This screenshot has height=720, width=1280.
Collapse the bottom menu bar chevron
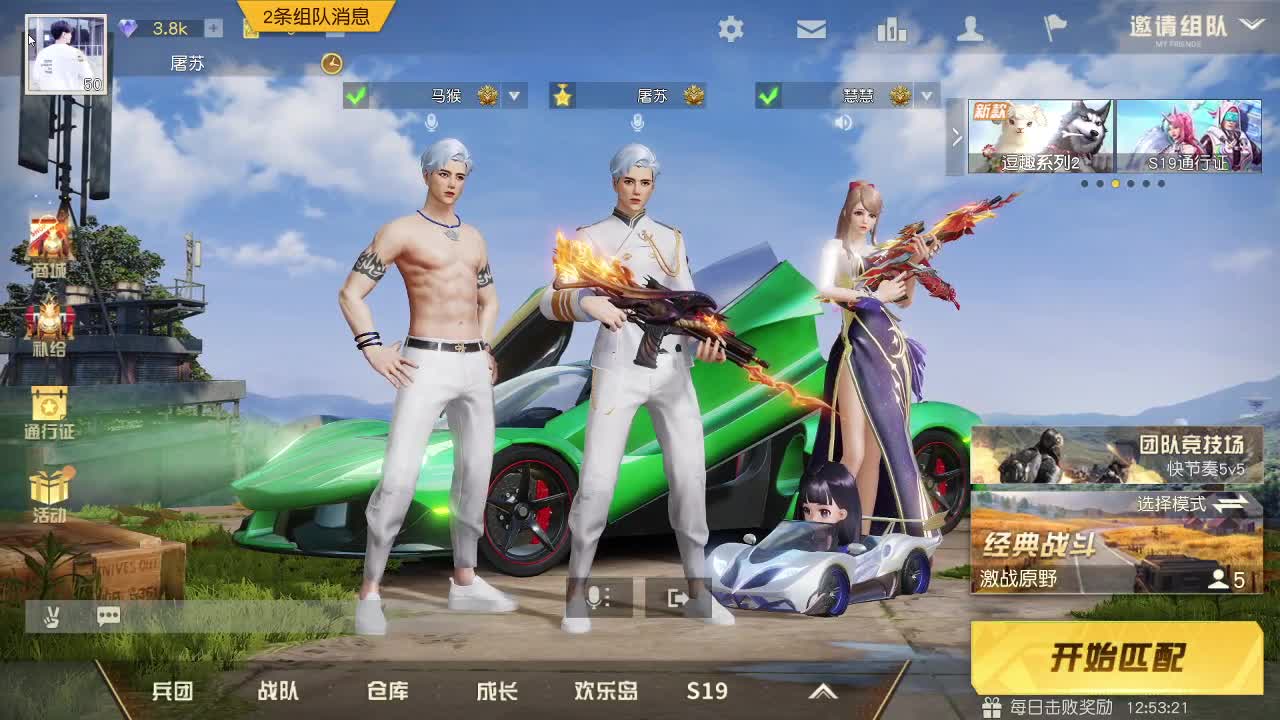click(x=823, y=691)
